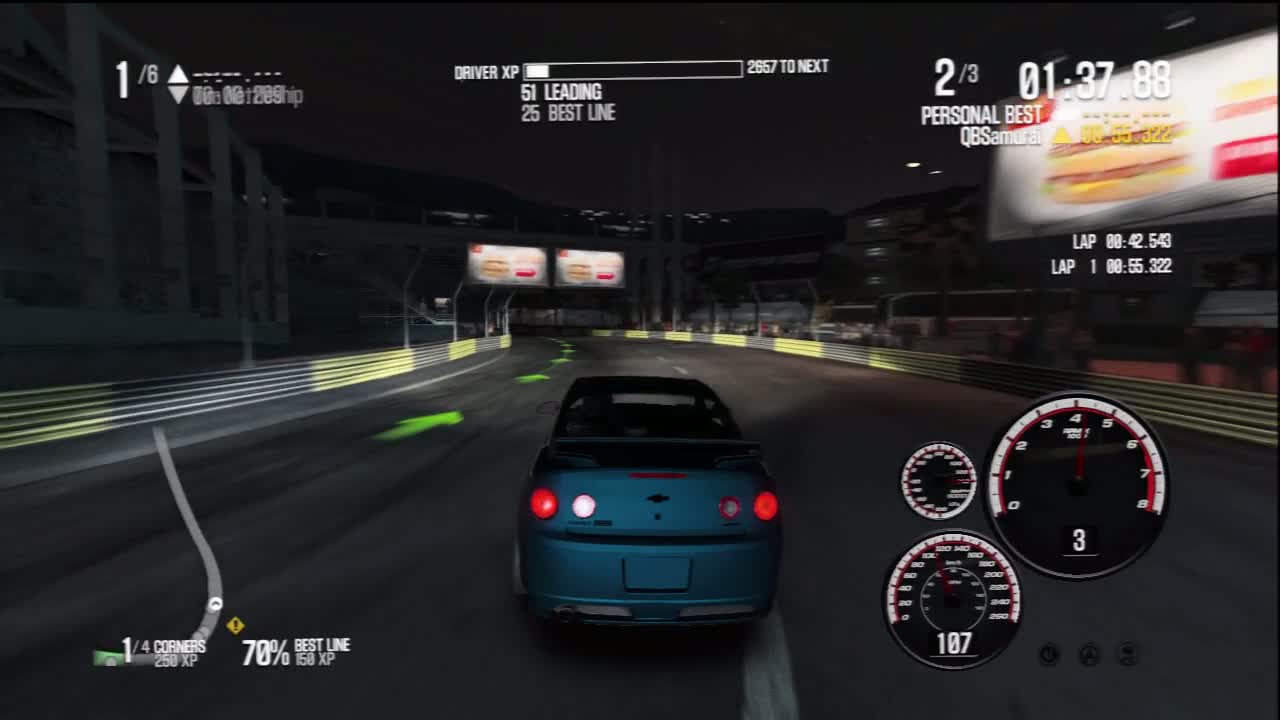Click the rightmost car status icon
Viewport: 1280px width, 720px height.
pos(1128,654)
